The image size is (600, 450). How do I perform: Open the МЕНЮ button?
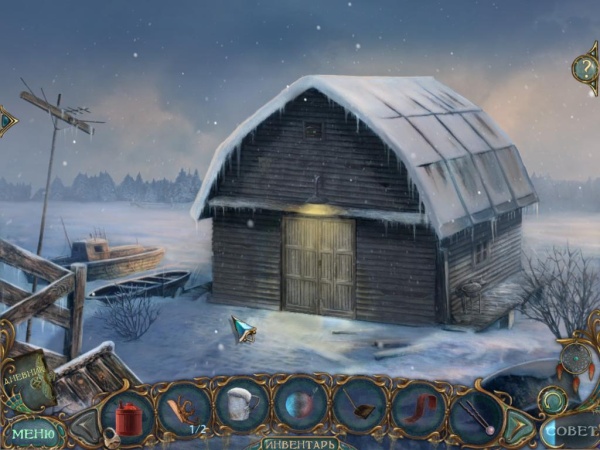(33, 434)
